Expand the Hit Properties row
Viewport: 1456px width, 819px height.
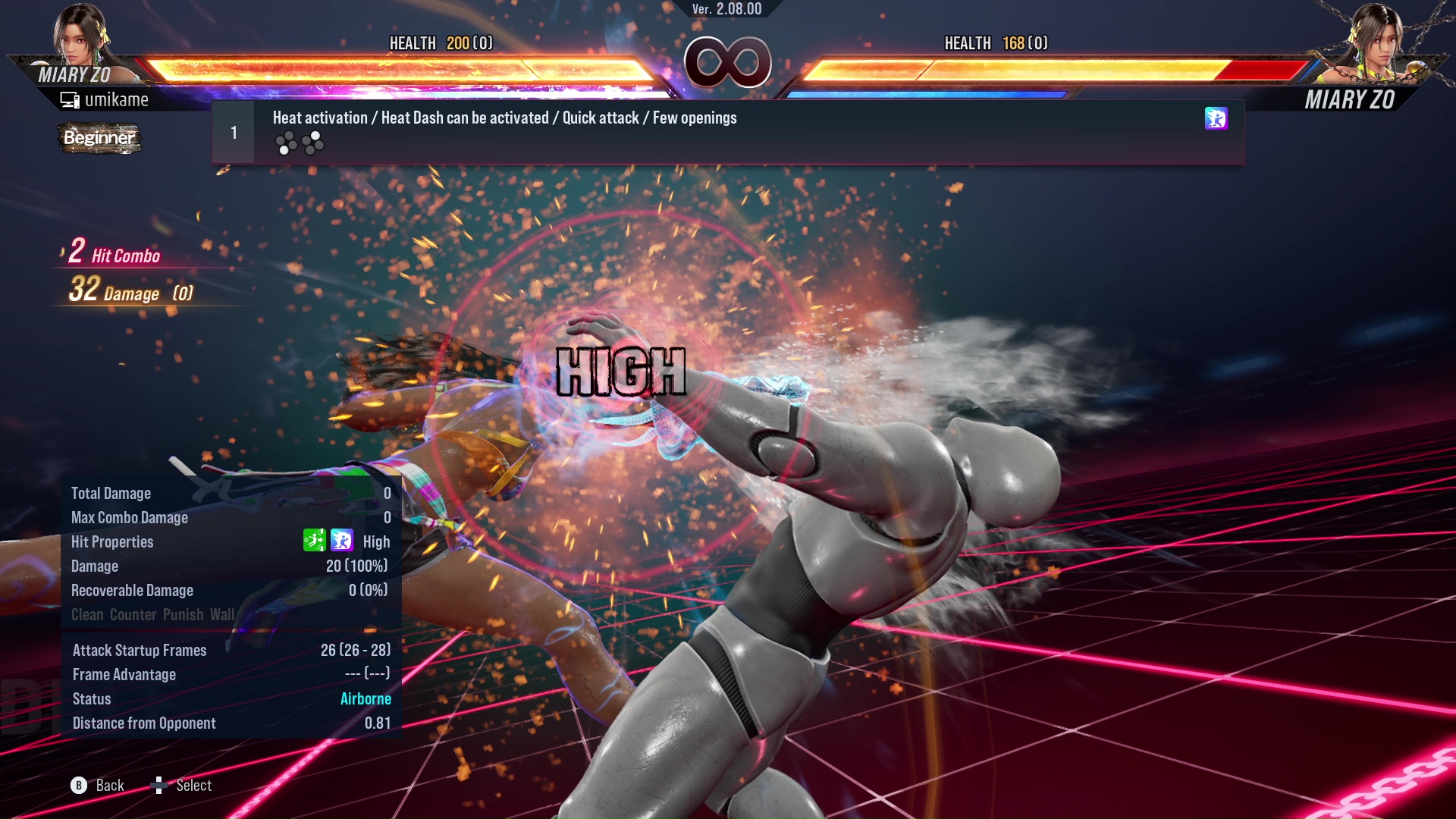click(x=112, y=541)
